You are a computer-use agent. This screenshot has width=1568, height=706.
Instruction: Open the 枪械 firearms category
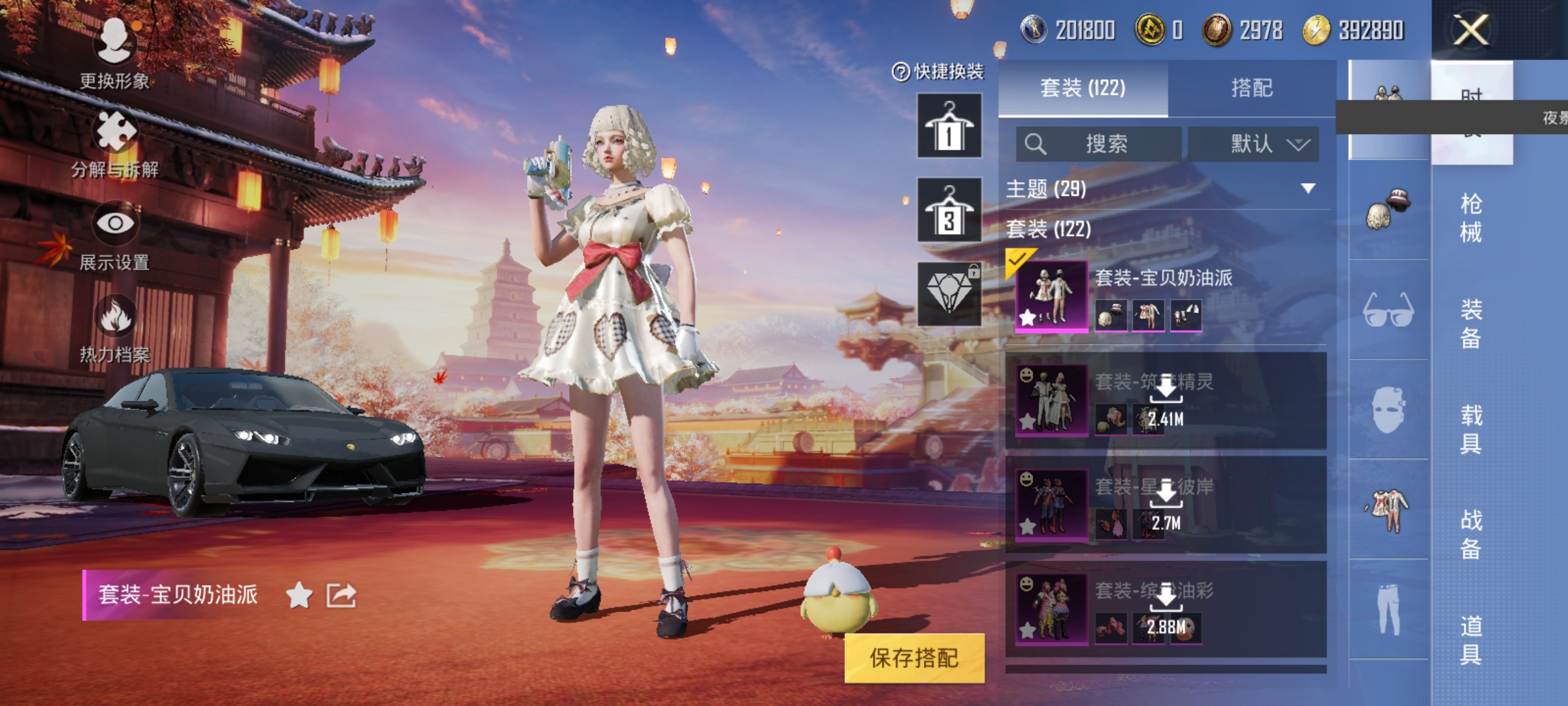coord(1471,218)
